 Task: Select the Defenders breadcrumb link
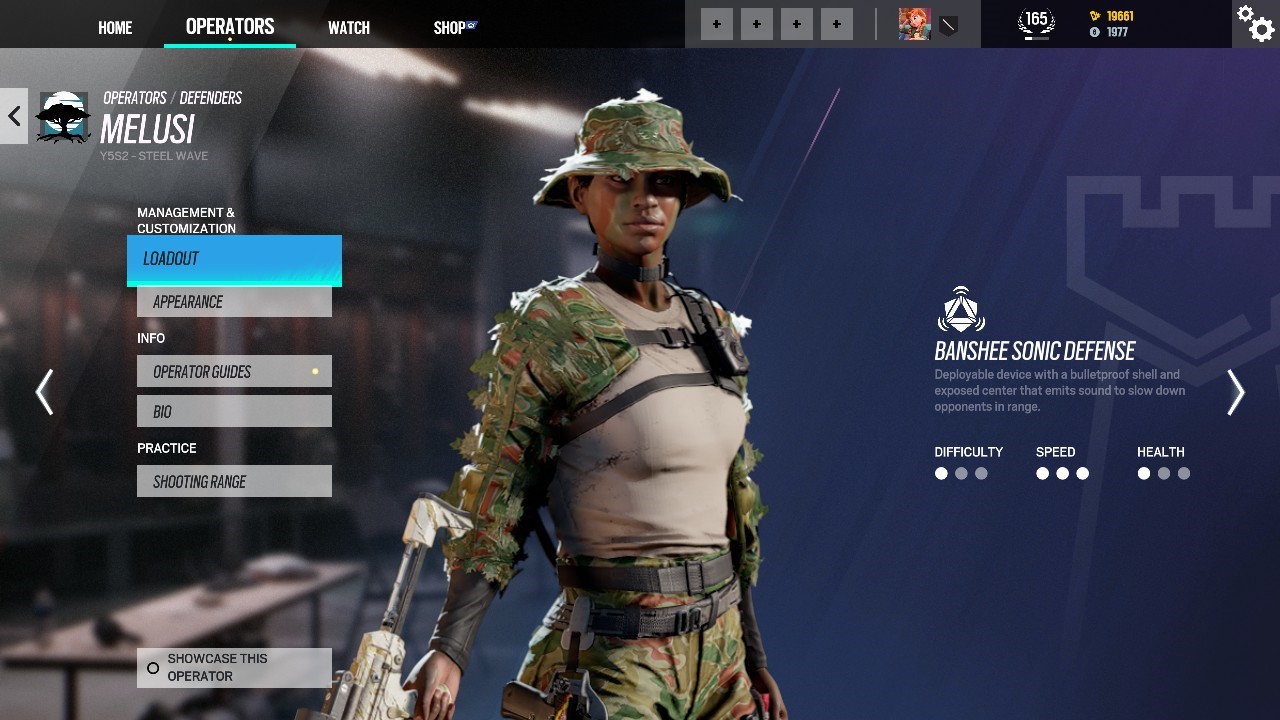211,98
